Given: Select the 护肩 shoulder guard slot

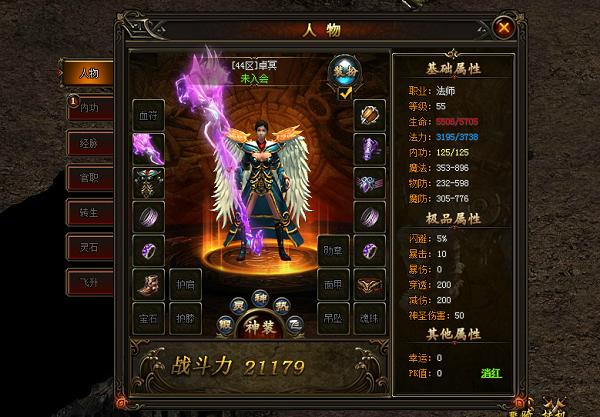Looking at the screenshot, I should tap(184, 284).
